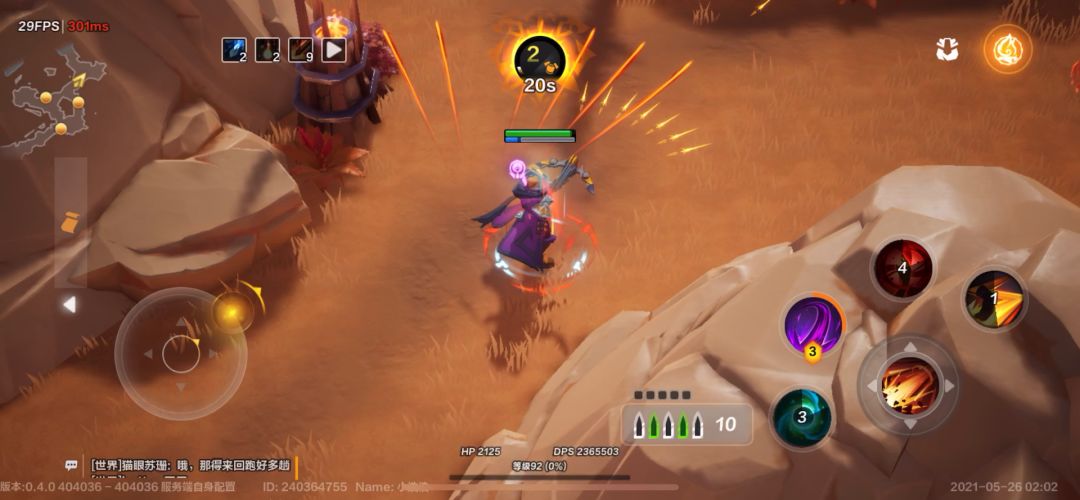Tap the 20s gold-ringed timer icon
Image resolution: width=1080 pixels, height=500 pixels.
pos(540,62)
